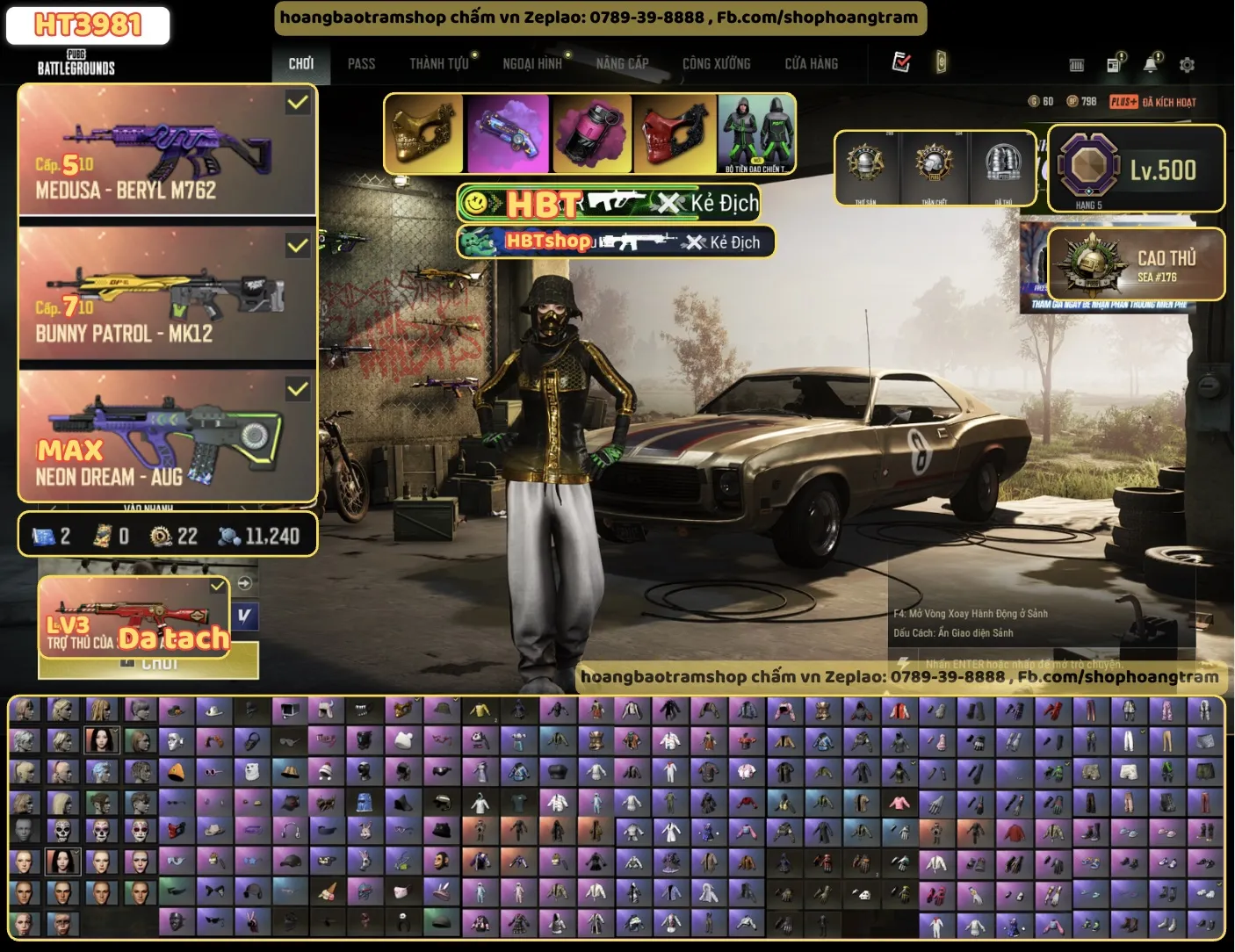Select the NÂNG CẤP tab
Image resolution: width=1235 pixels, height=952 pixels.
pos(622,63)
